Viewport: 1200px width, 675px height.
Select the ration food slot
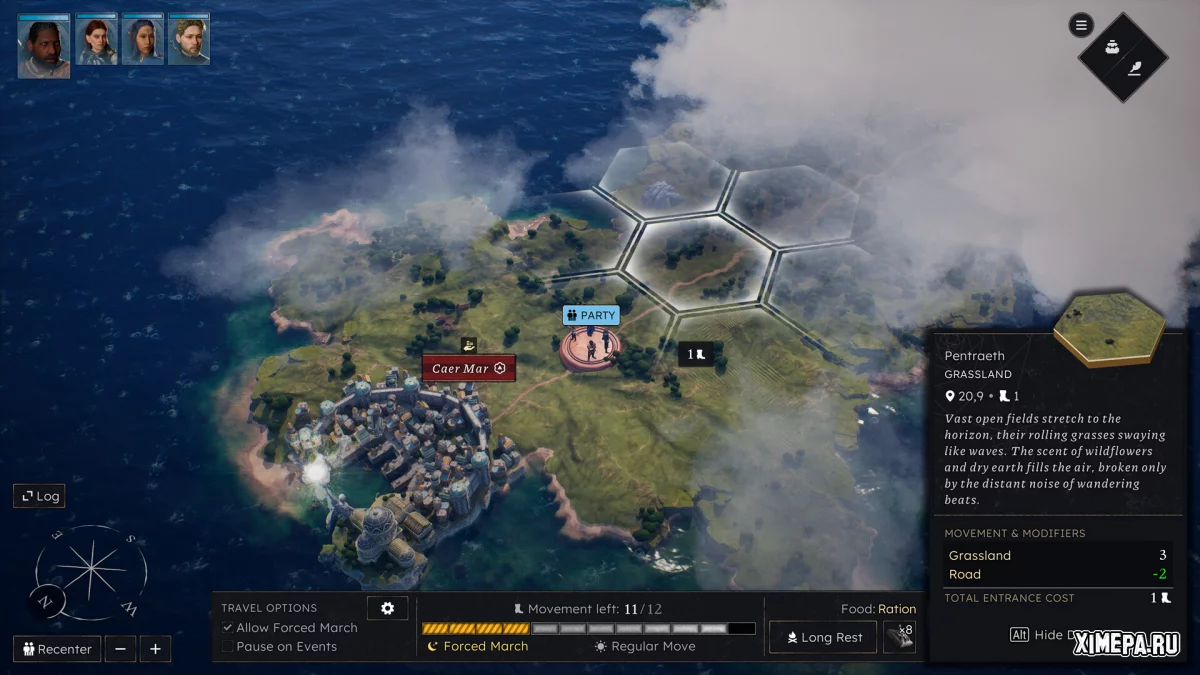point(899,637)
